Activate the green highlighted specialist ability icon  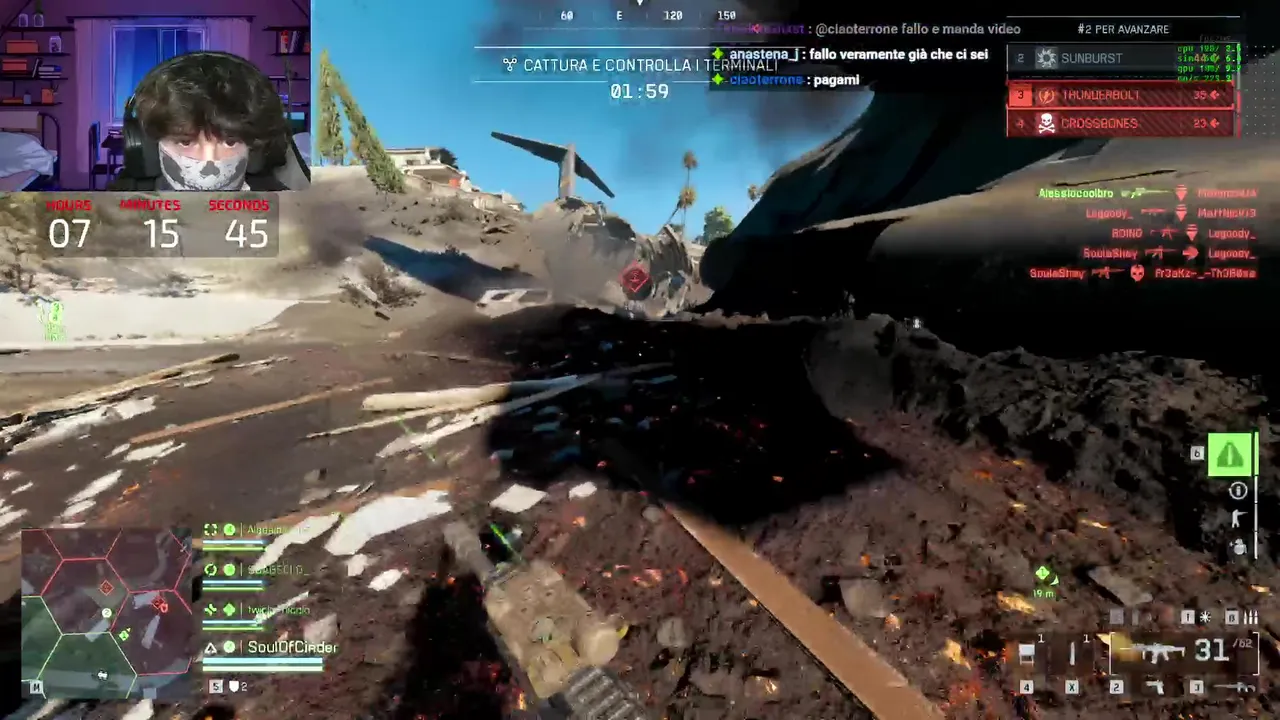click(1230, 455)
